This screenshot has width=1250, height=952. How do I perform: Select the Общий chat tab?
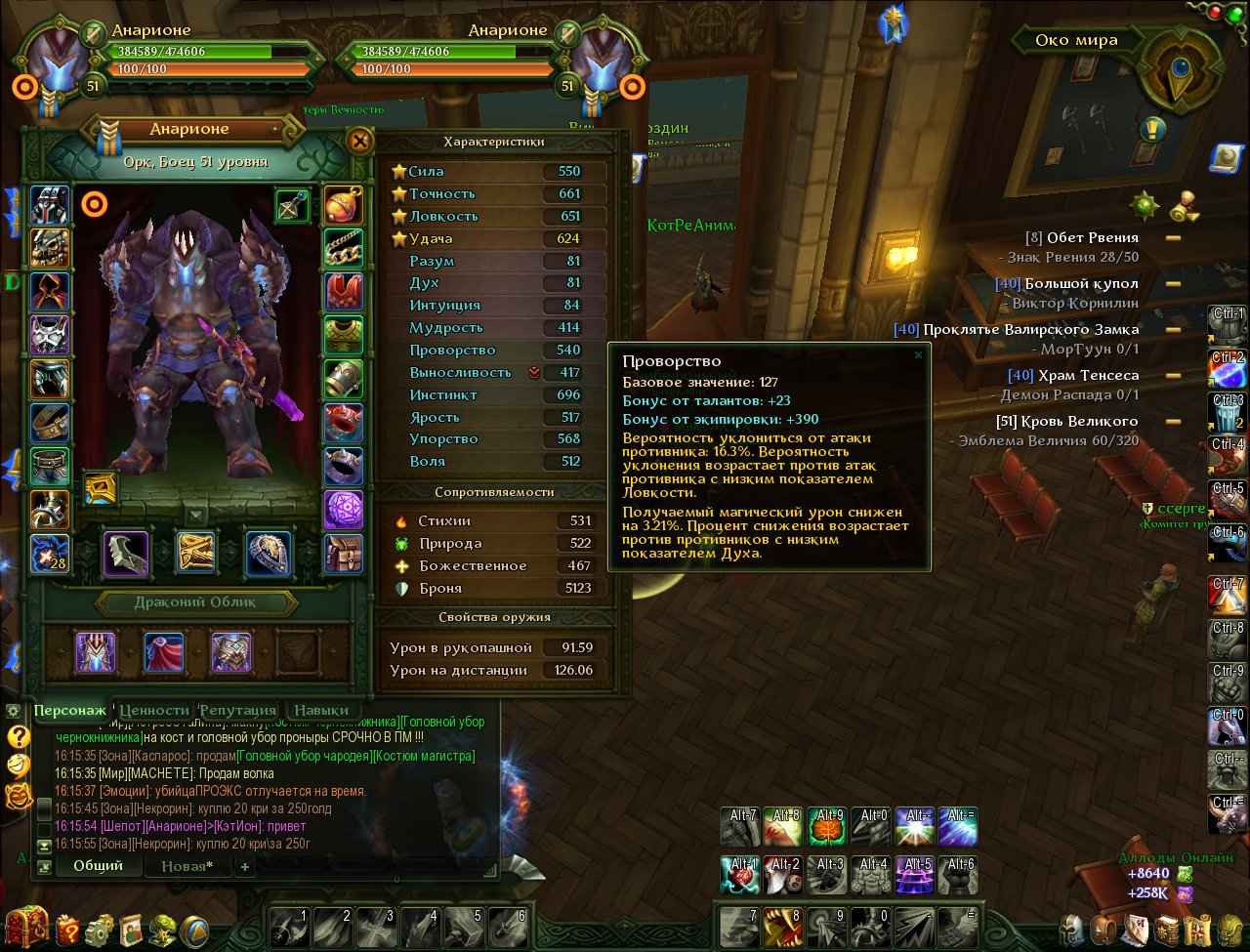click(x=98, y=865)
